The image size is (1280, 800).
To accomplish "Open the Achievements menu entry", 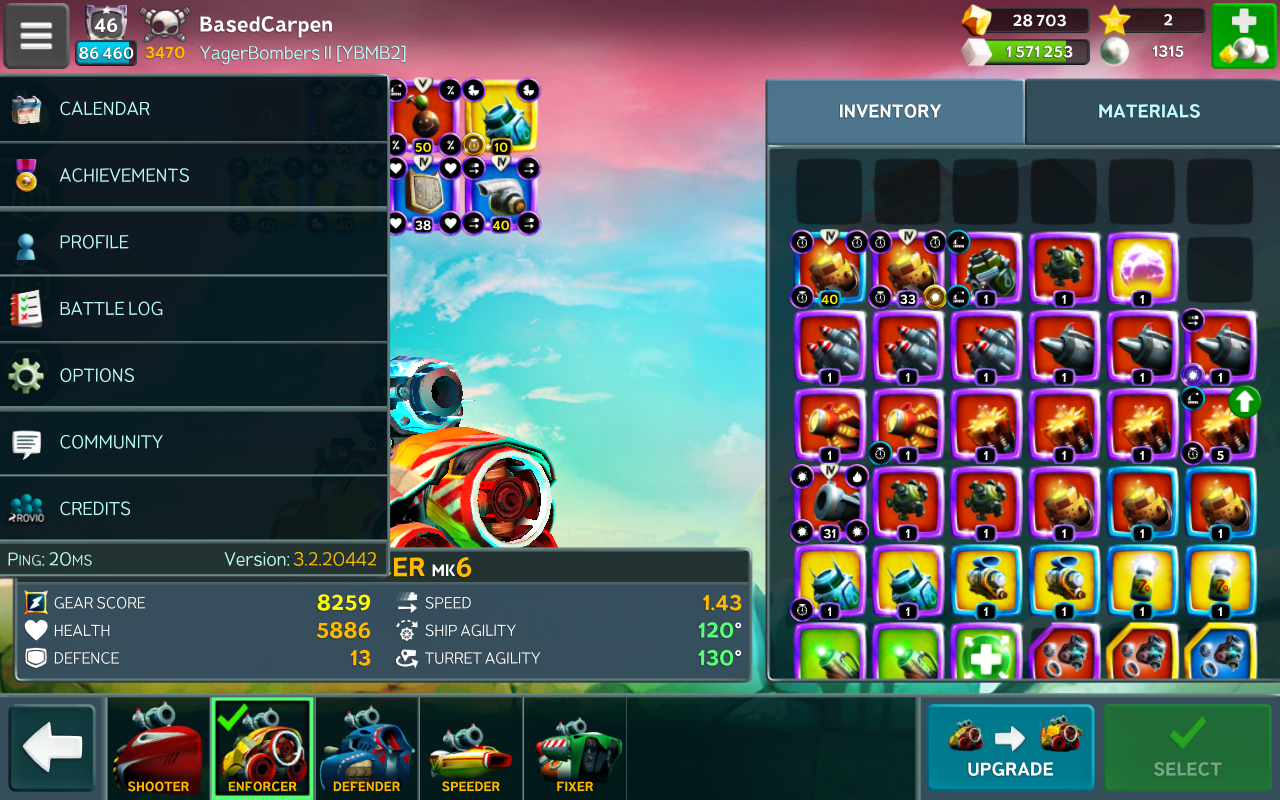I will click(194, 176).
